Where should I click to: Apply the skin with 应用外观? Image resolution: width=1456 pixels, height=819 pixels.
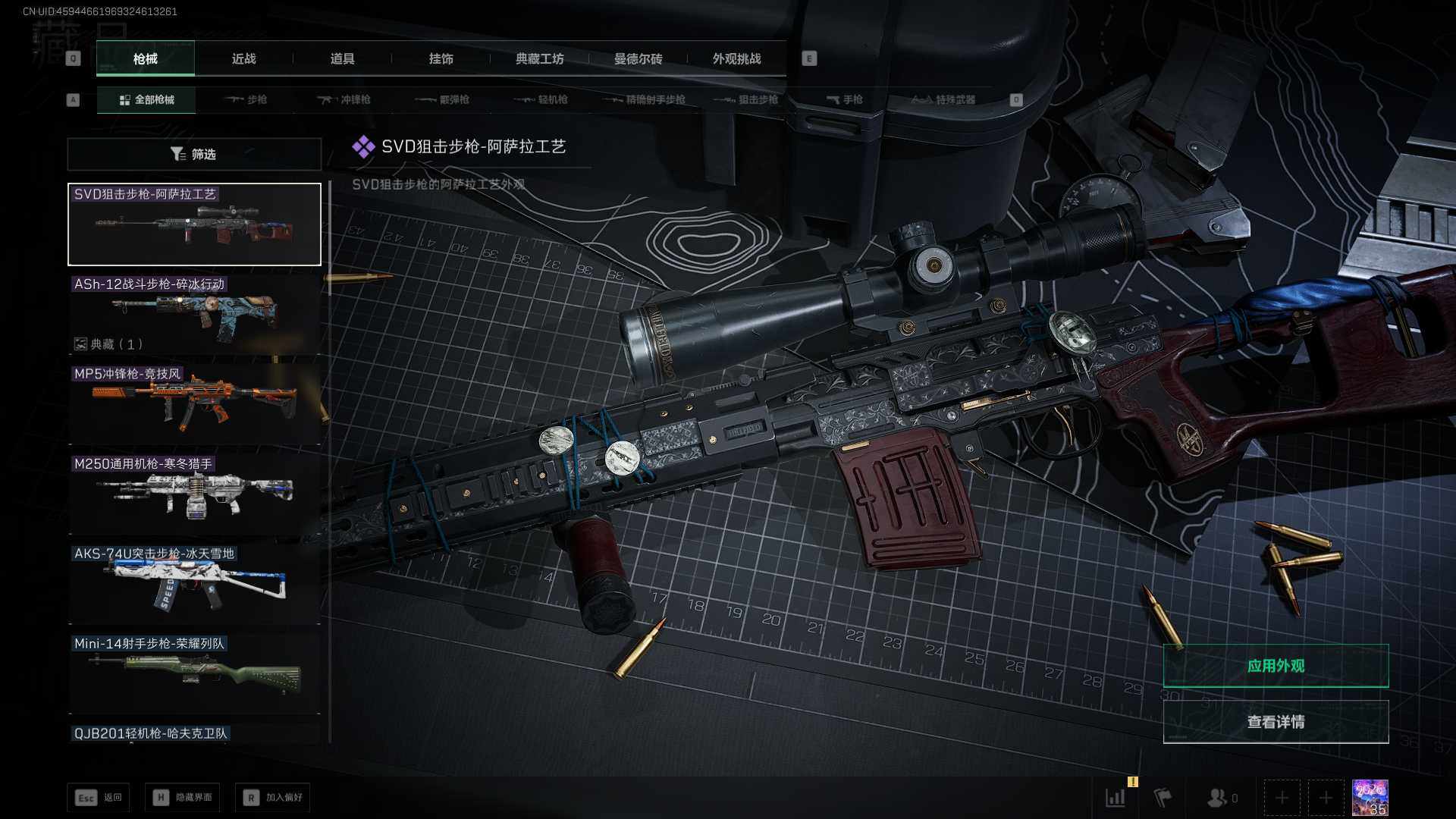[1276, 666]
